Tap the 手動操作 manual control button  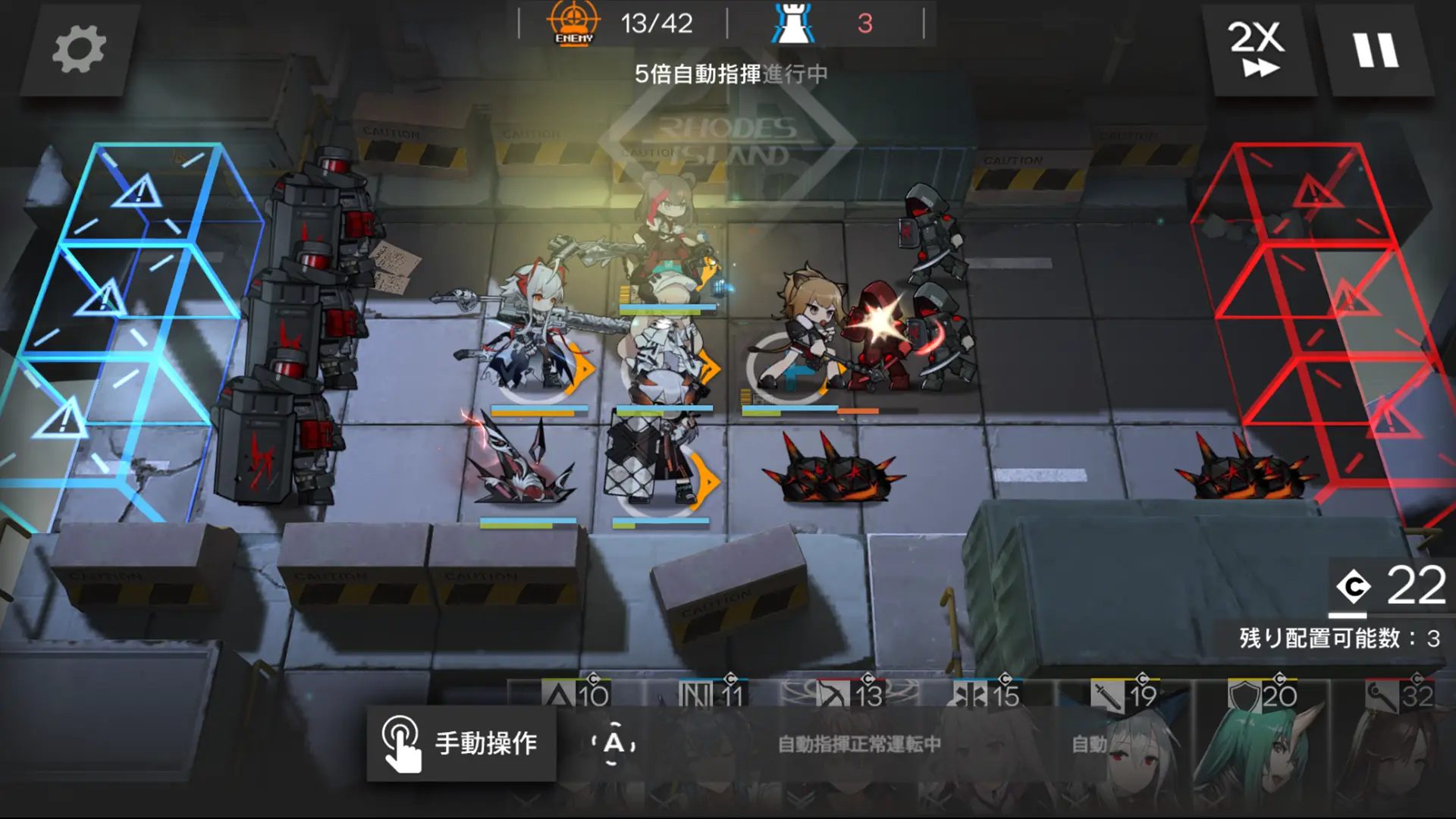coord(463,744)
